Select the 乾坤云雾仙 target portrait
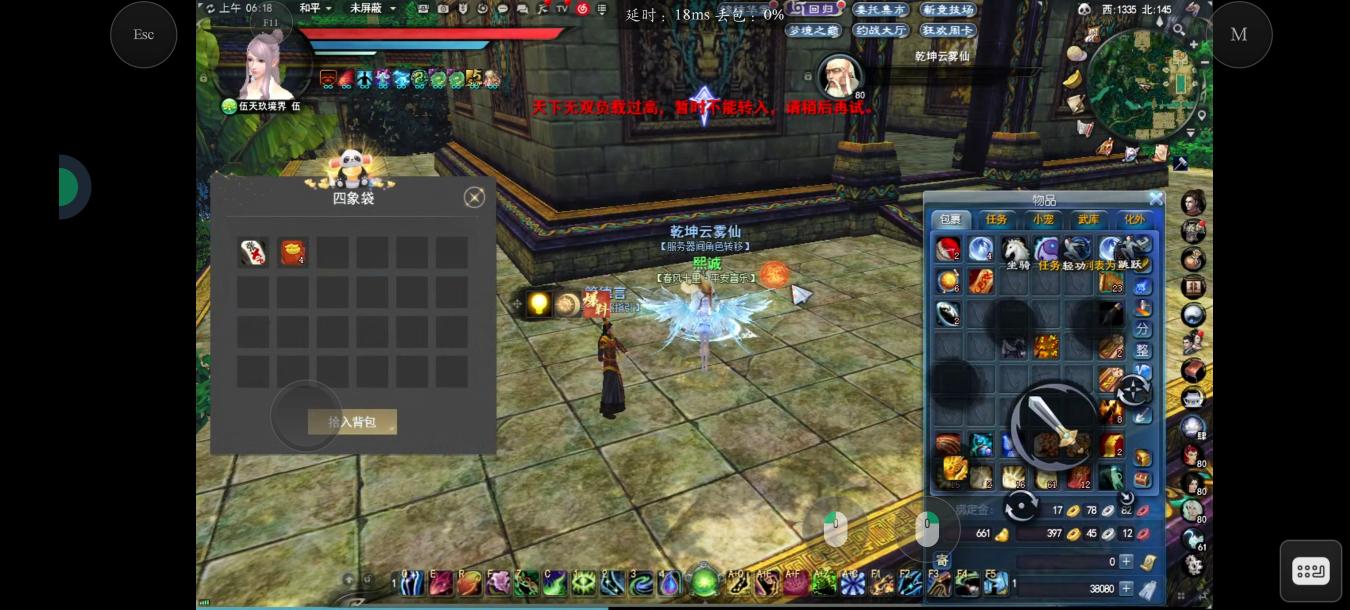 point(840,77)
